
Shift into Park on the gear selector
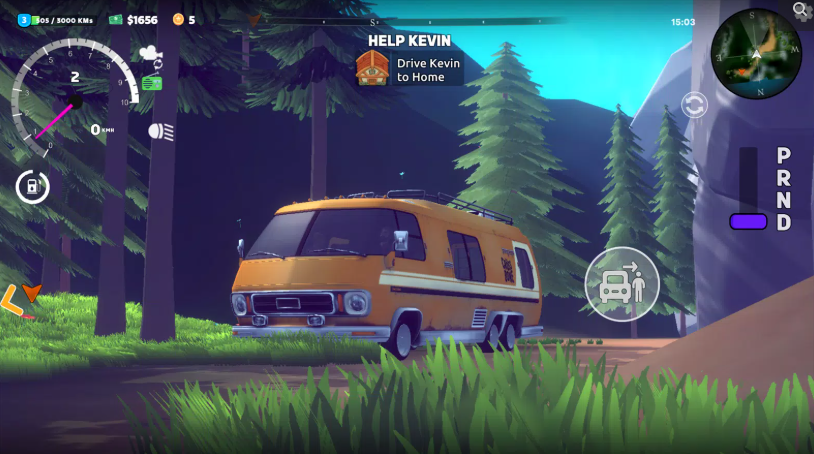(x=784, y=156)
